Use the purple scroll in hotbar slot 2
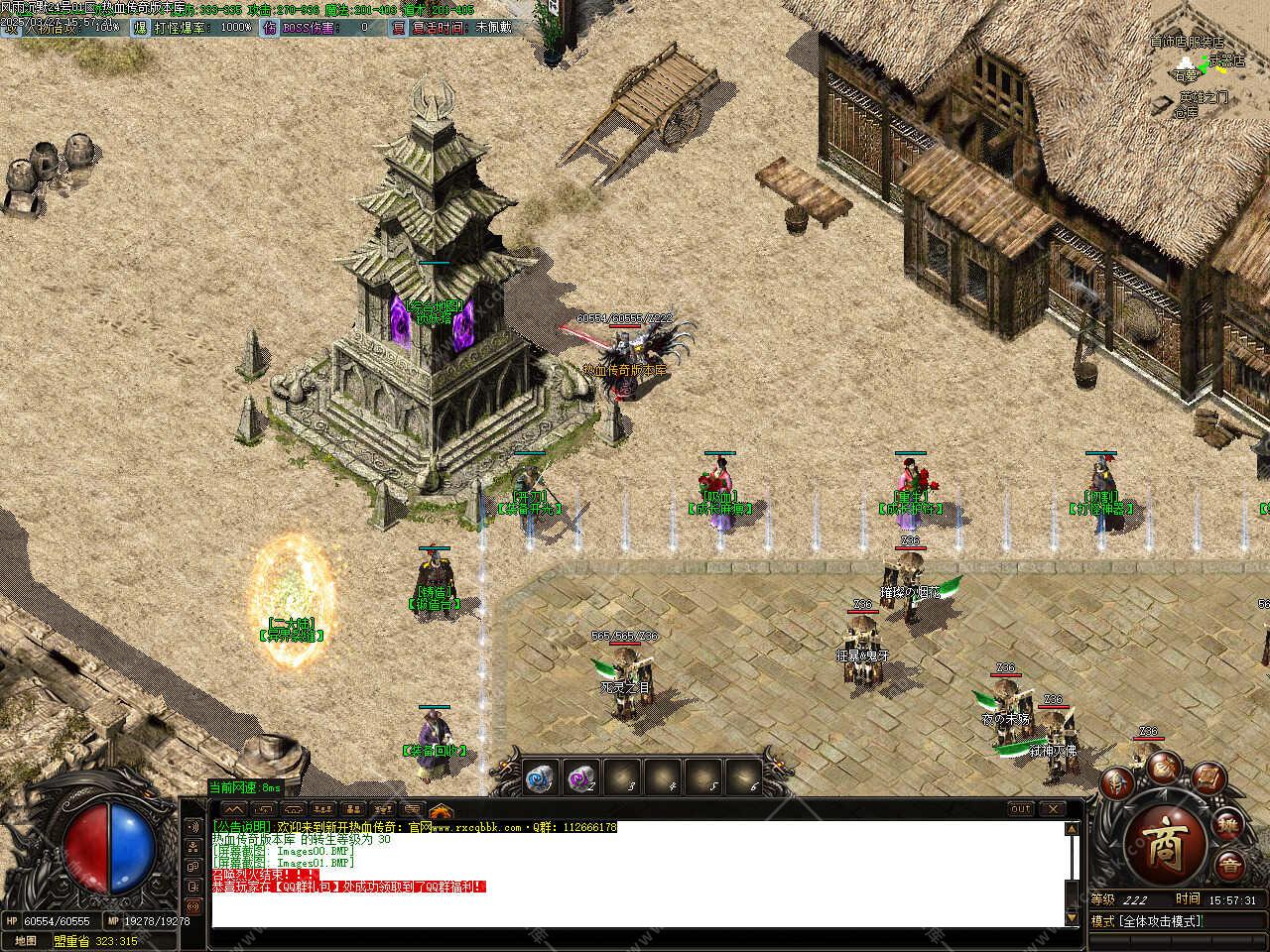The height and width of the screenshot is (952, 1270). coord(581,778)
